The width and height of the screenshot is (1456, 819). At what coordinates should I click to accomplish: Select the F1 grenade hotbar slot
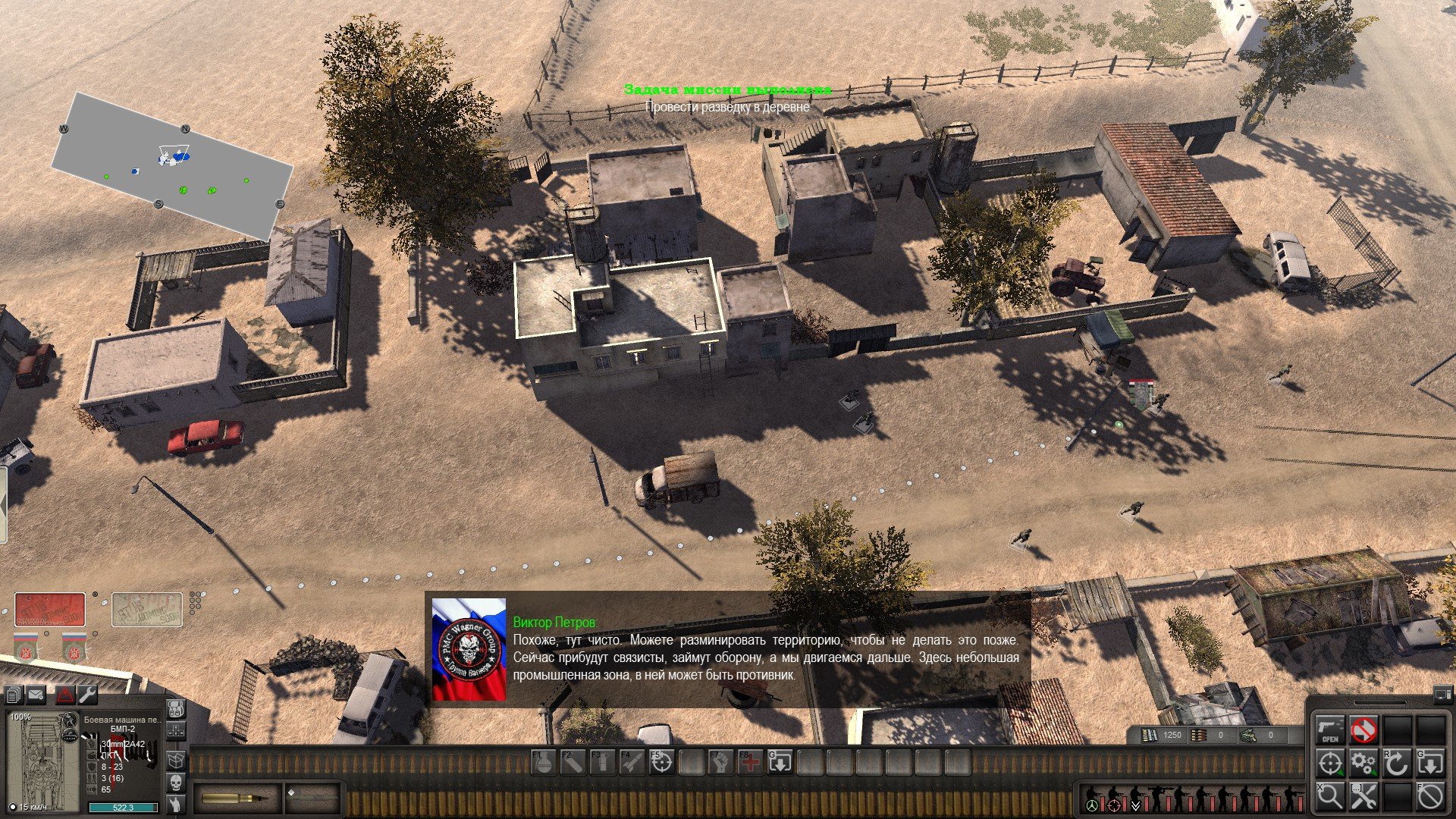(543, 762)
